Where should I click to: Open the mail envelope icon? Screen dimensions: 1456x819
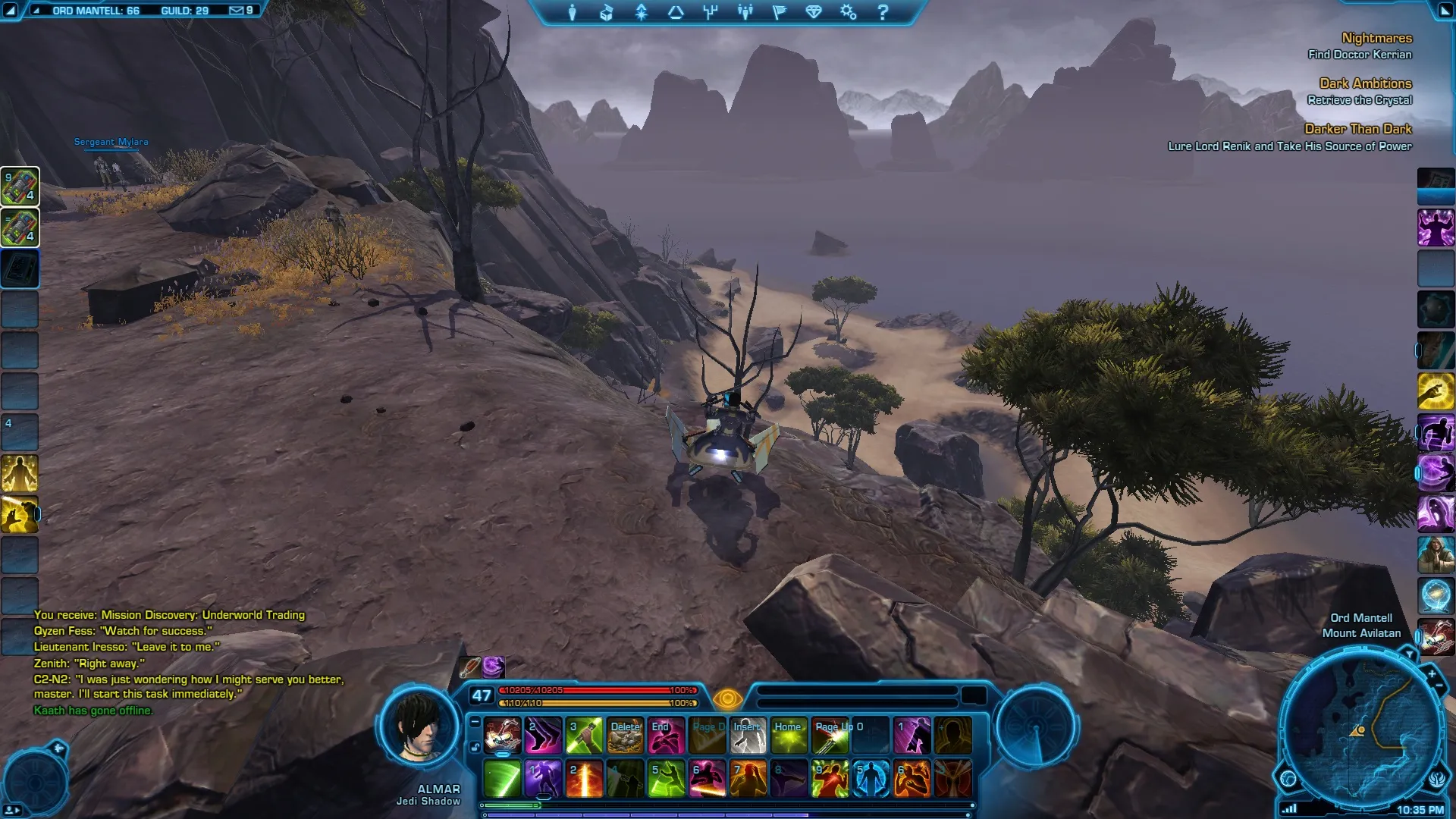point(237,11)
